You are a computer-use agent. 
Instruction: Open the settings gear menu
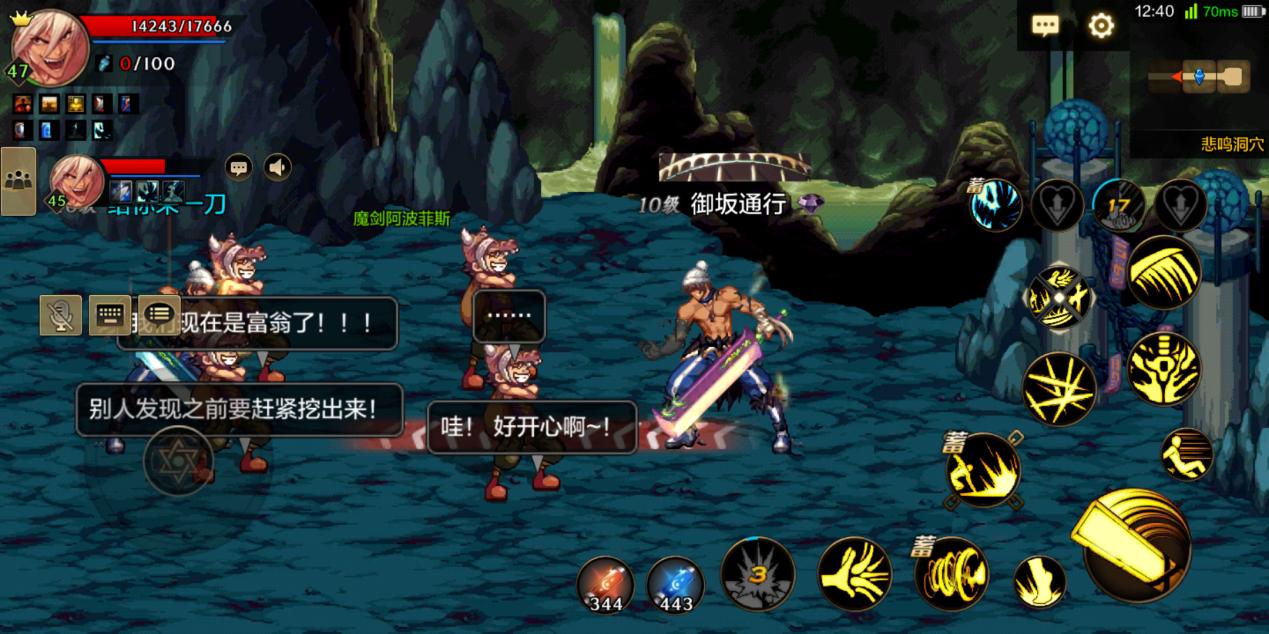[x=1101, y=26]
